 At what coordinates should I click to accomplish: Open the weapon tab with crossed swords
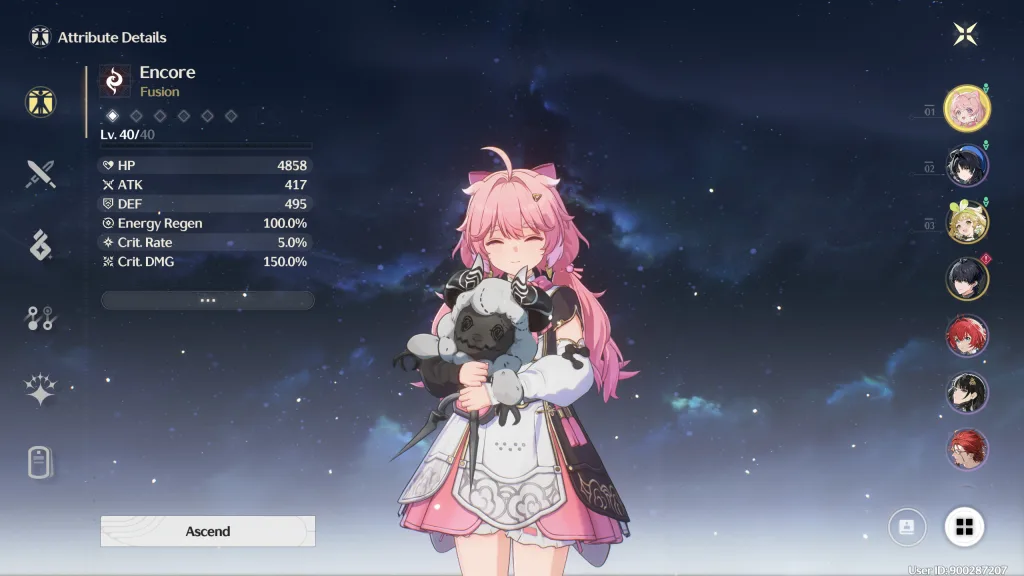click(41, 175)
